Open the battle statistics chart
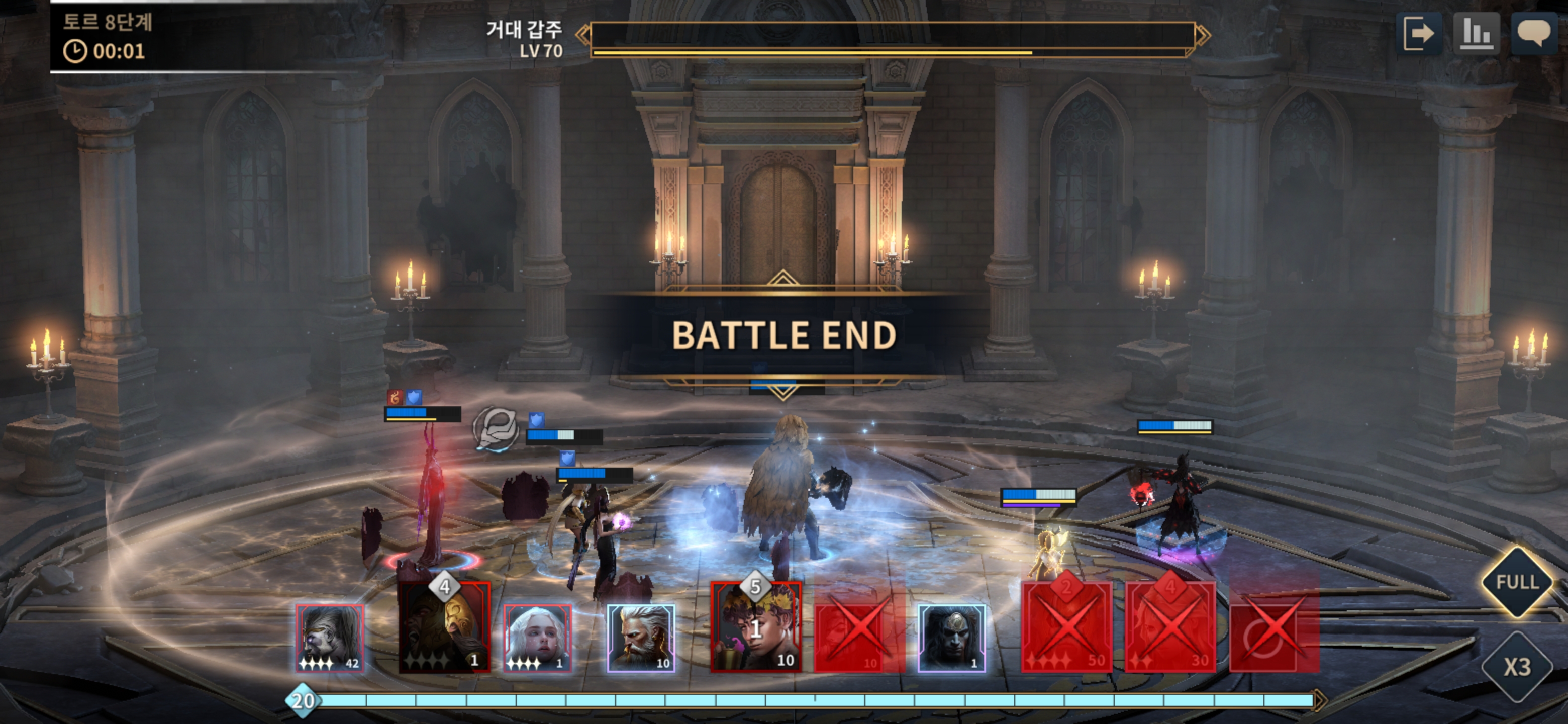Screen dimensions: 1568x724 (1476, 34)
